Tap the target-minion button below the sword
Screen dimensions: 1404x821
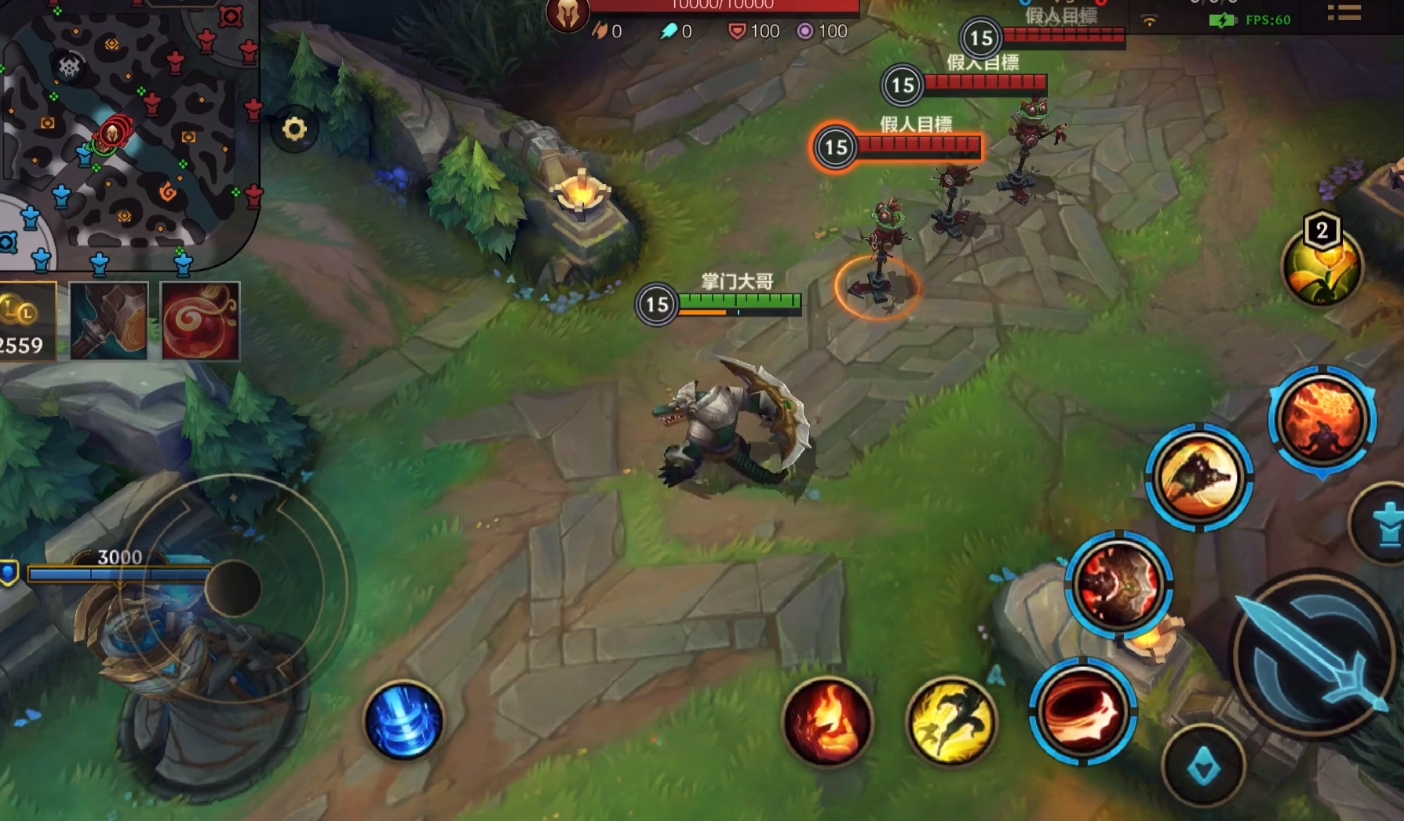pos(1203,765)
